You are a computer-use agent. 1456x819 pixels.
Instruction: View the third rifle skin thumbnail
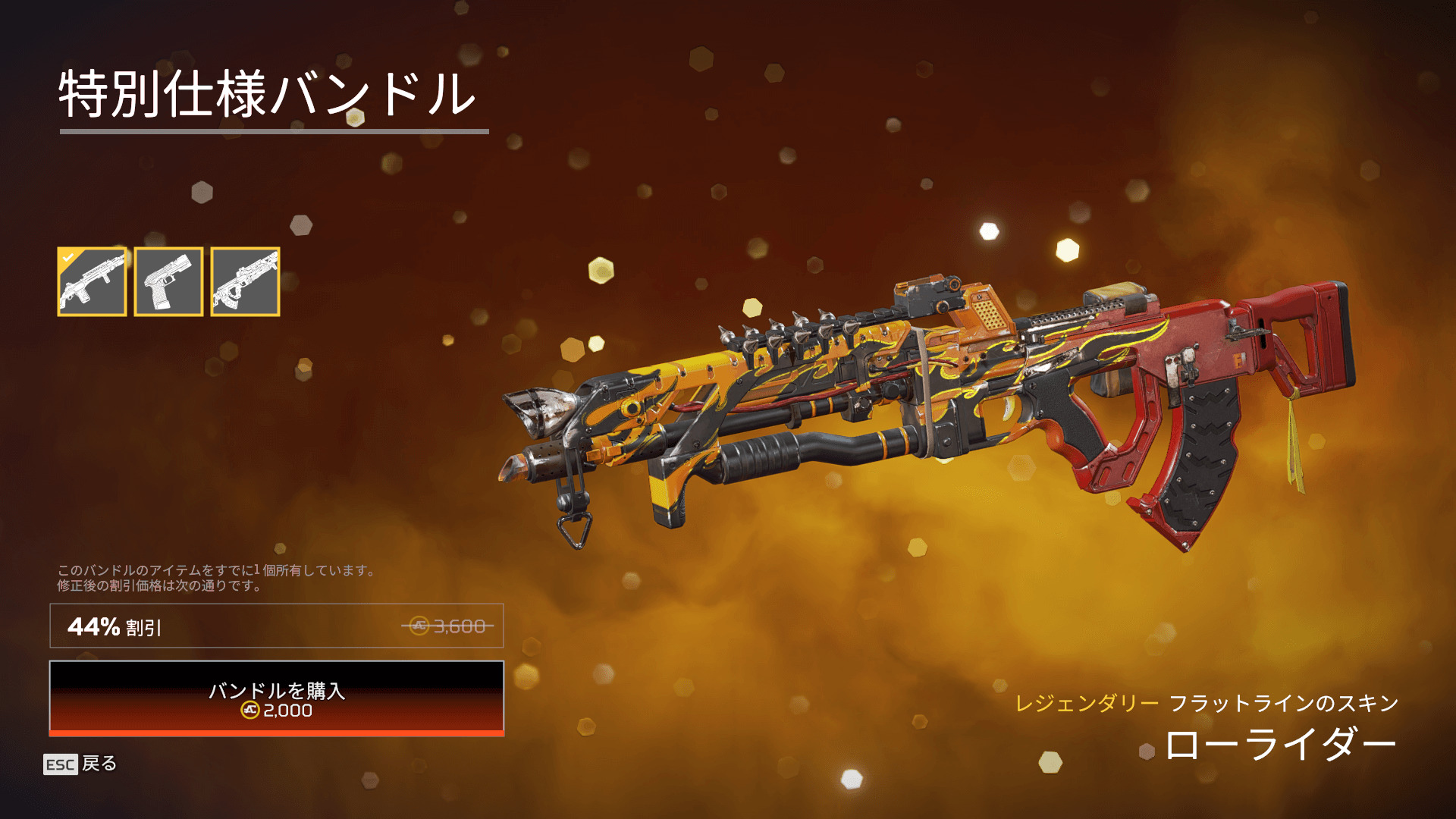point(245,281)
